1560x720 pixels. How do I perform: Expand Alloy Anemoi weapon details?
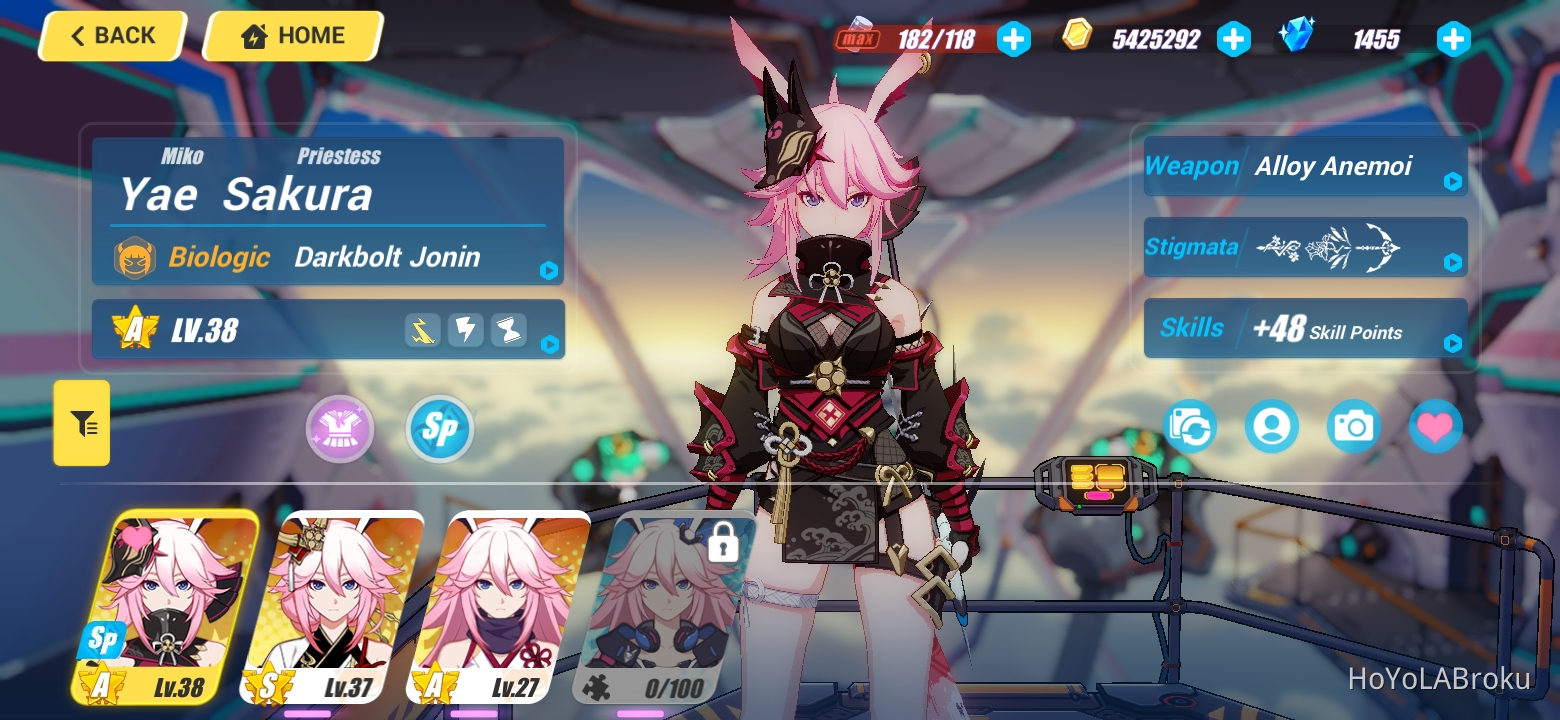pyautogui.click(x=1452, y=182)
